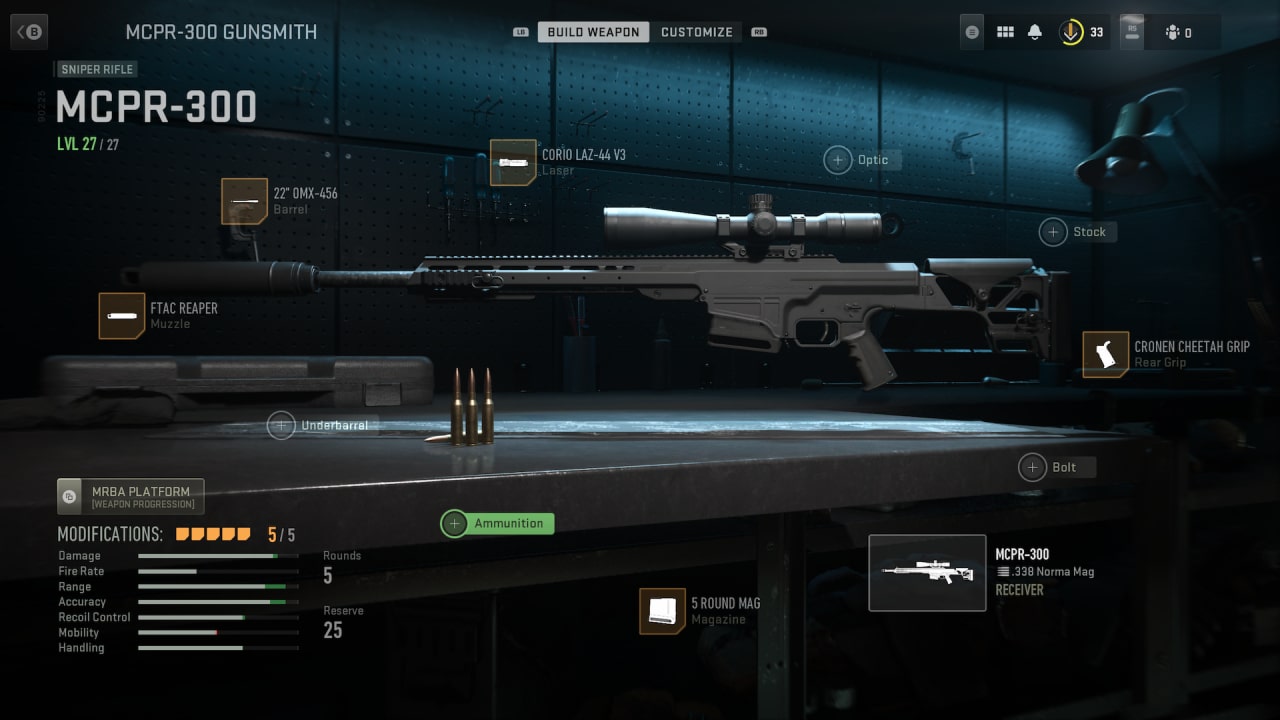Click the back button labeled B
Screen dimensions: 1280x720
coord(28,31)
